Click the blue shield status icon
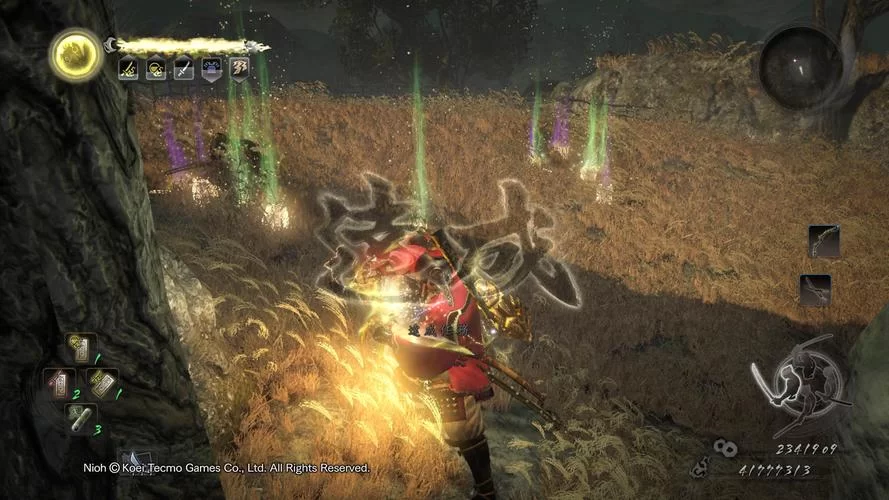 click(212, 69)
